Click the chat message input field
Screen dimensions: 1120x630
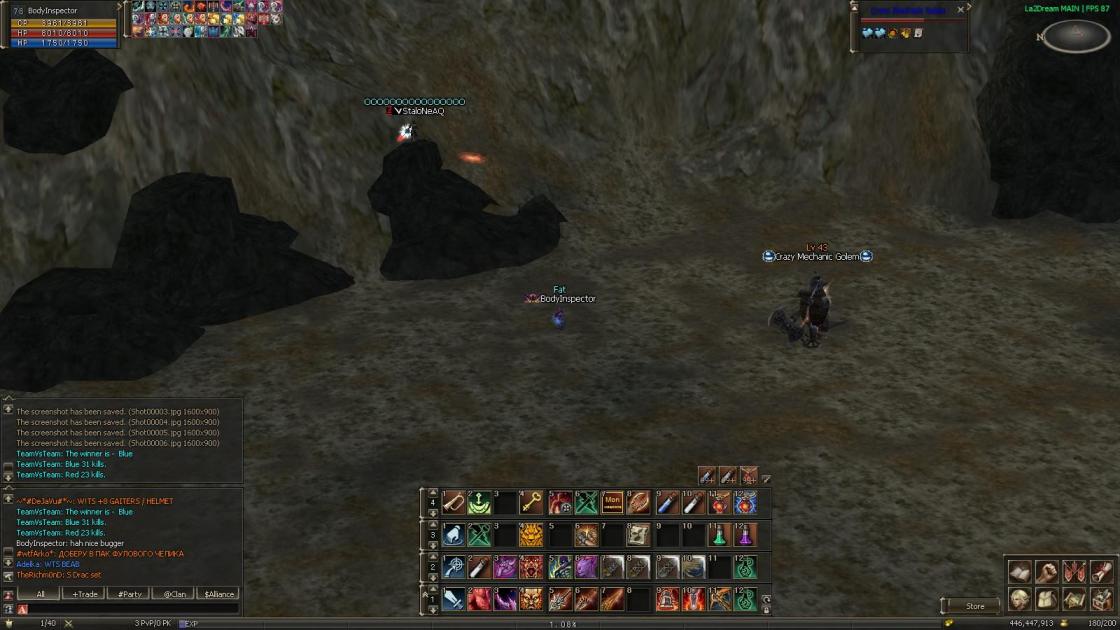pos(130,609)
